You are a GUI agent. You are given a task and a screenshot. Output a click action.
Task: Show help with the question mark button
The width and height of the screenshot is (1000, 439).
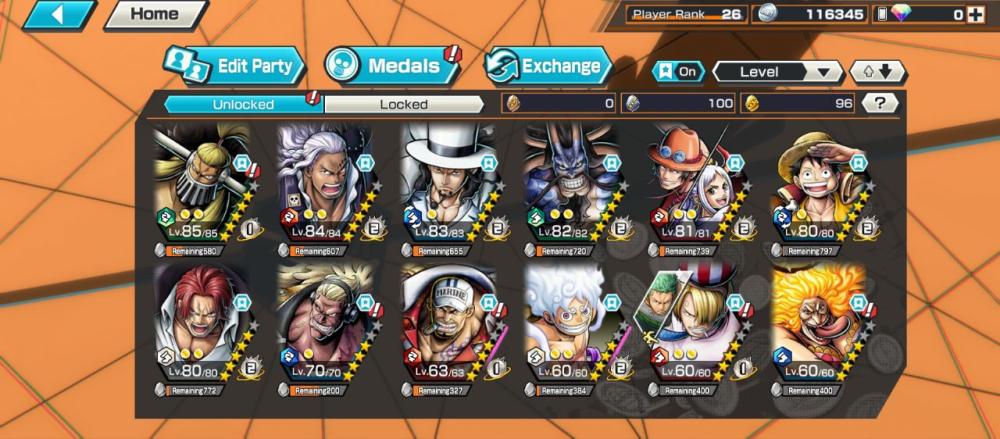coord(879,103)
